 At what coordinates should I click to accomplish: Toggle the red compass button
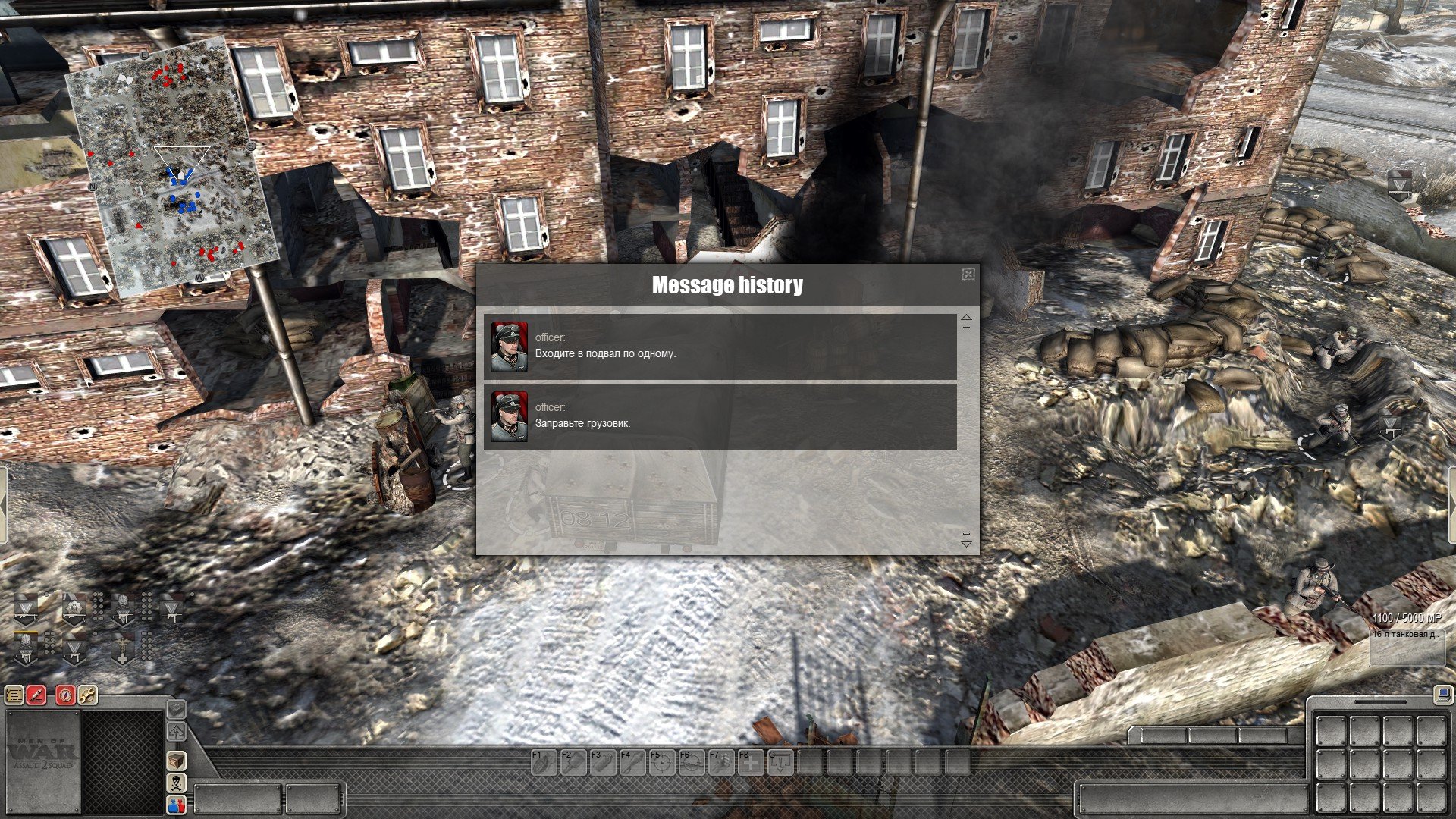[65, 694]
